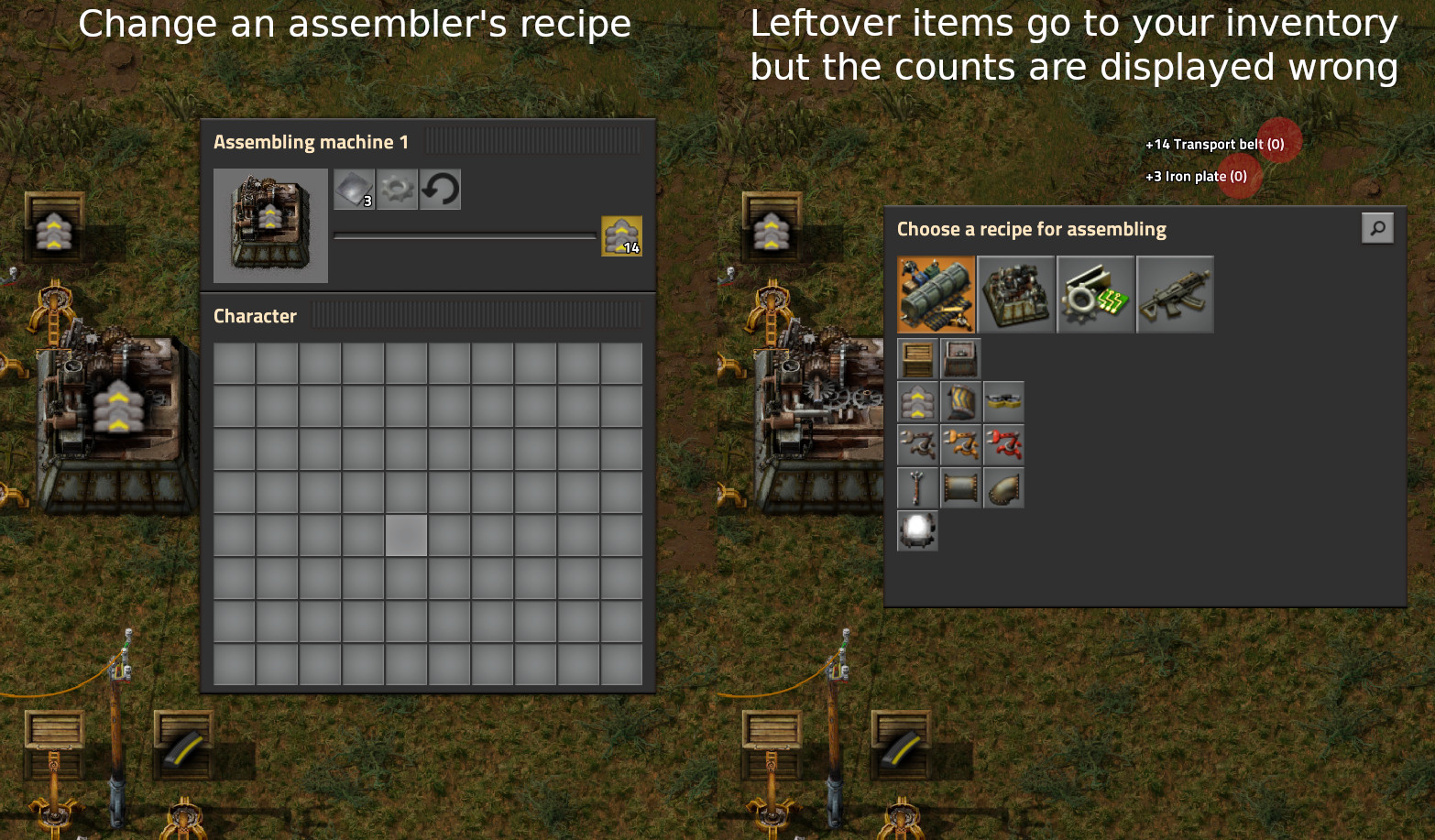This screenshot has height=840, width=1435.
Task: Switch to the Logistics recipe tab
Action: click(x=936, y=294)
